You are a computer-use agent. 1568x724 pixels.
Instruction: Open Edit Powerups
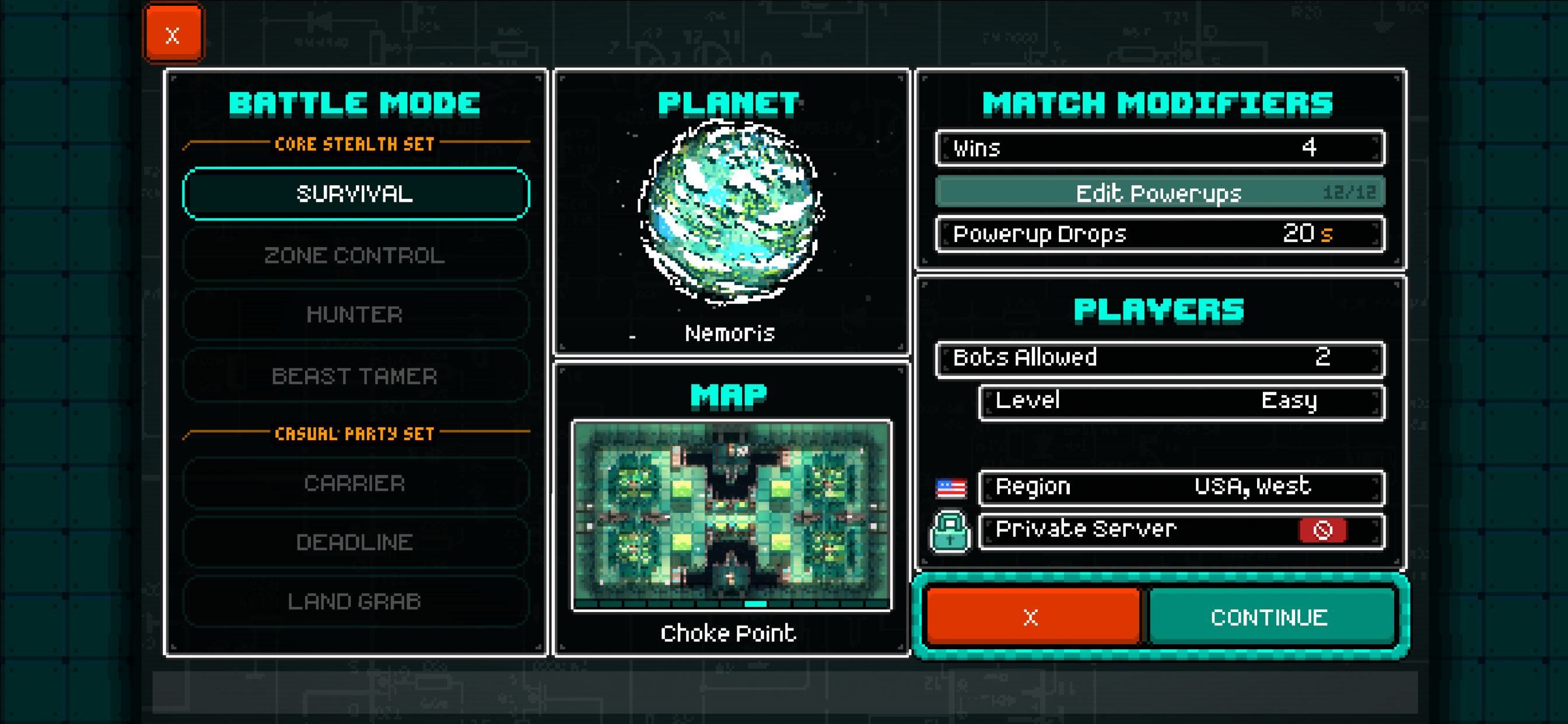click(1160, 193)
